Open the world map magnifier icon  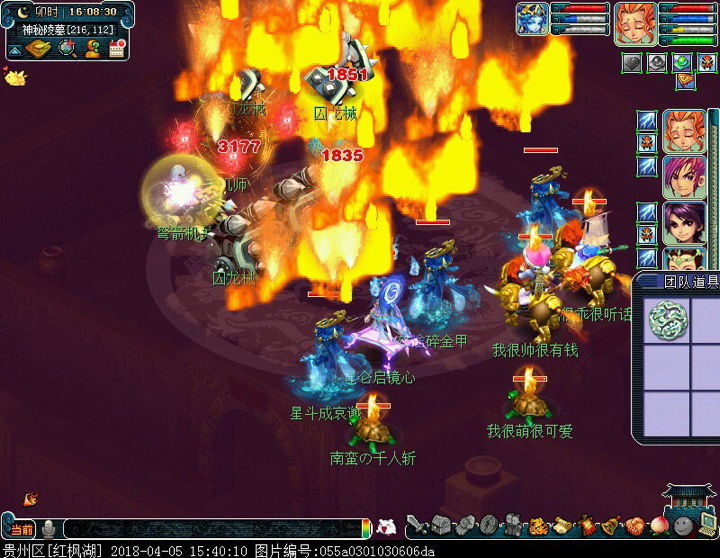pos(66,49)
